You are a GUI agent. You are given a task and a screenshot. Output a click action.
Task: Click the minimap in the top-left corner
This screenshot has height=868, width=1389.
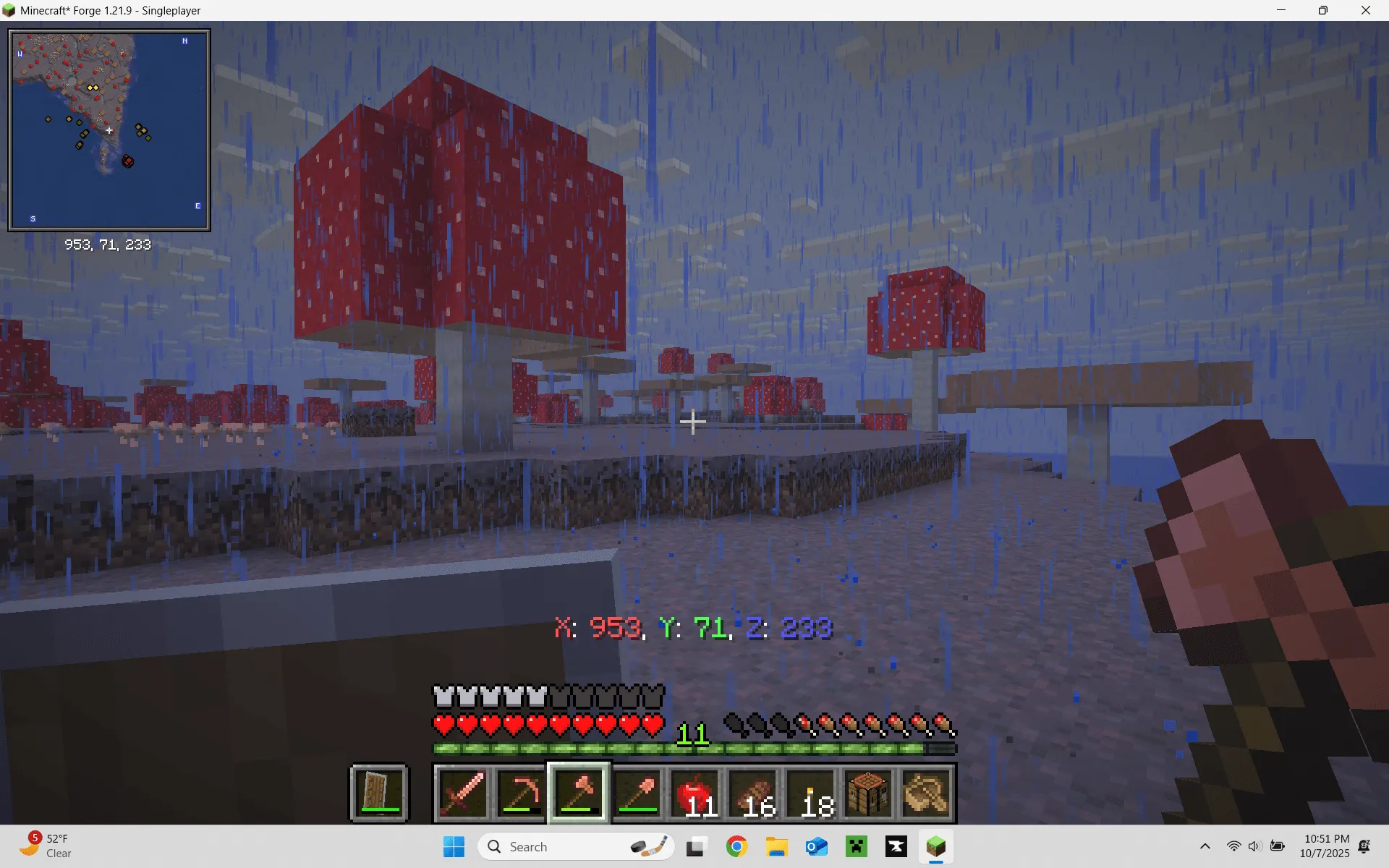(109, 129)
